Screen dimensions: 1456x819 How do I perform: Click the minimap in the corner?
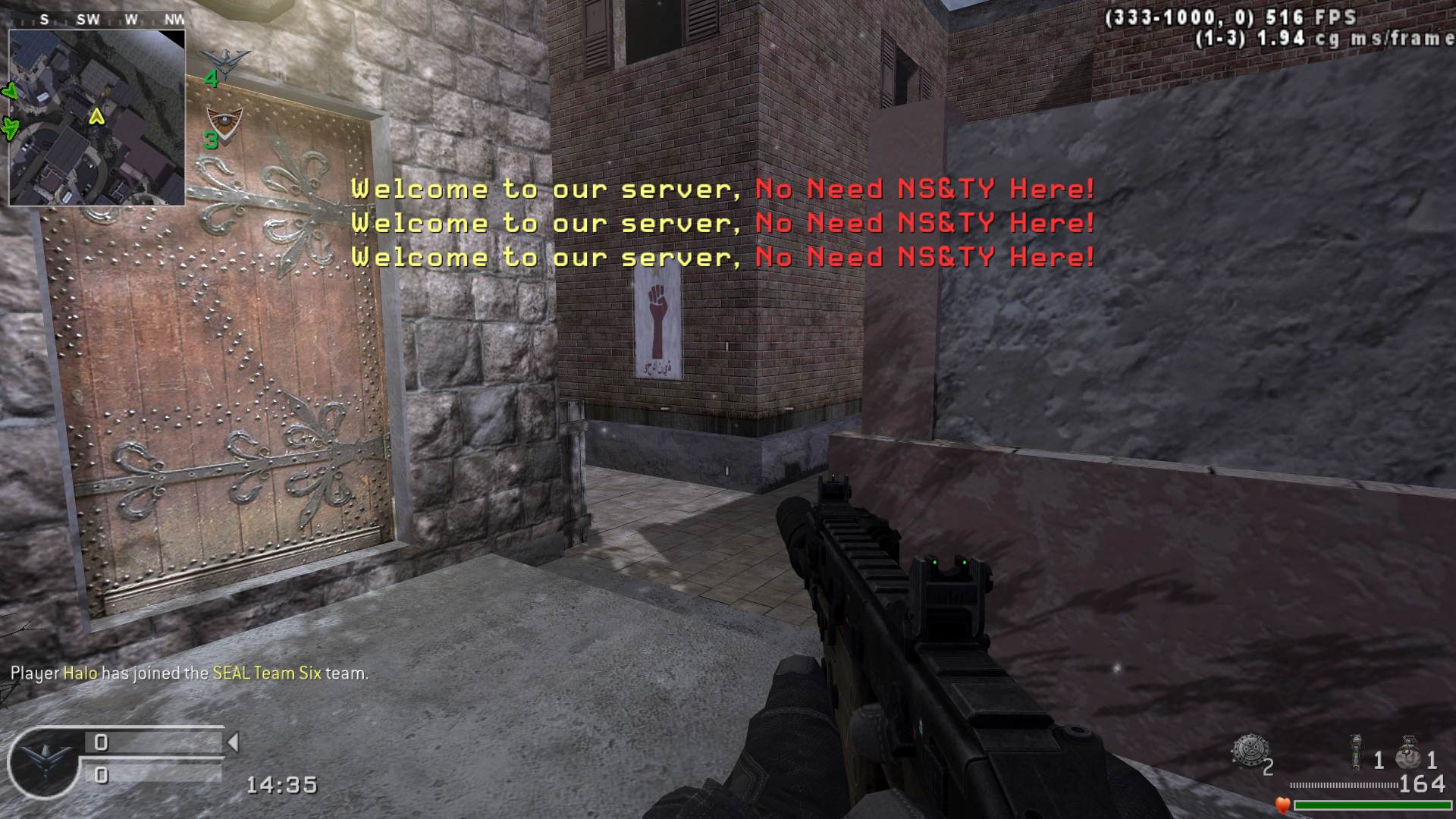tap(97, 118)
